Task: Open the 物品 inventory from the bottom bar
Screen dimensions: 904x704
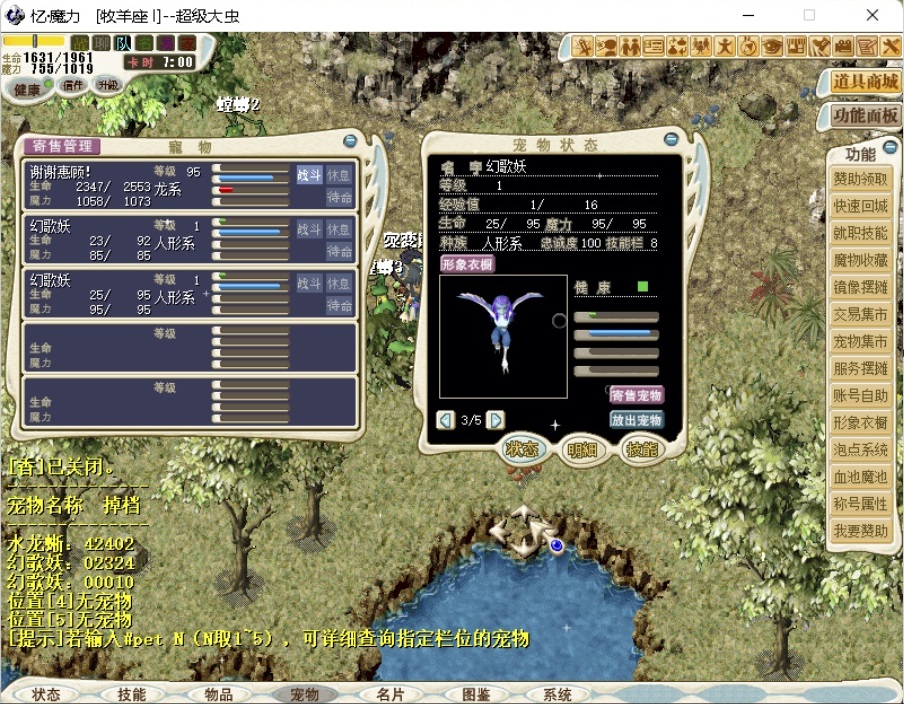Action: (218, 694)
